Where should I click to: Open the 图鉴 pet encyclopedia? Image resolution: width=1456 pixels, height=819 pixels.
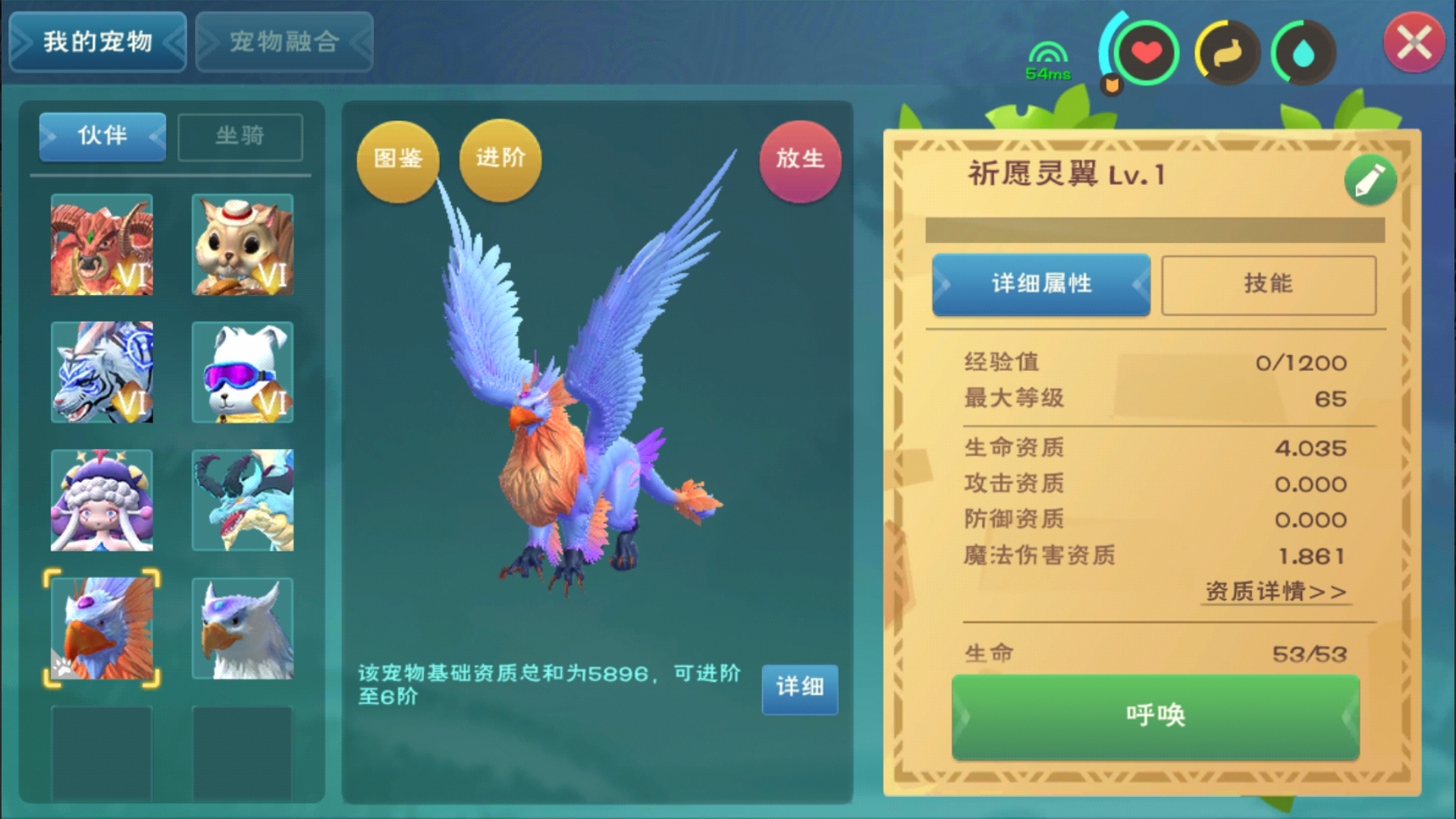[397, 160]
